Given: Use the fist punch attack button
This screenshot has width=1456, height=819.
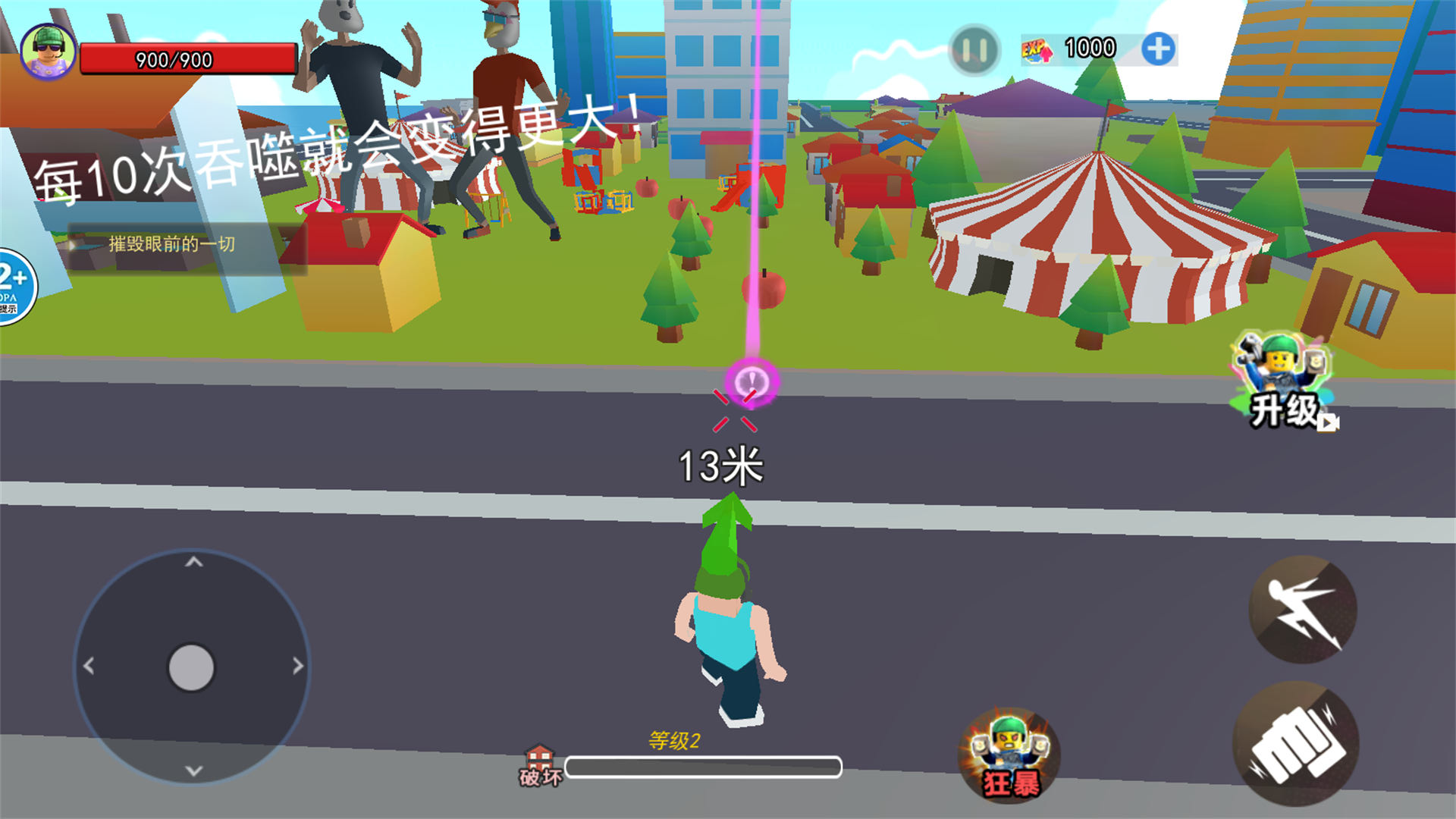Looking at the screenshot, I should (1296, 743).
